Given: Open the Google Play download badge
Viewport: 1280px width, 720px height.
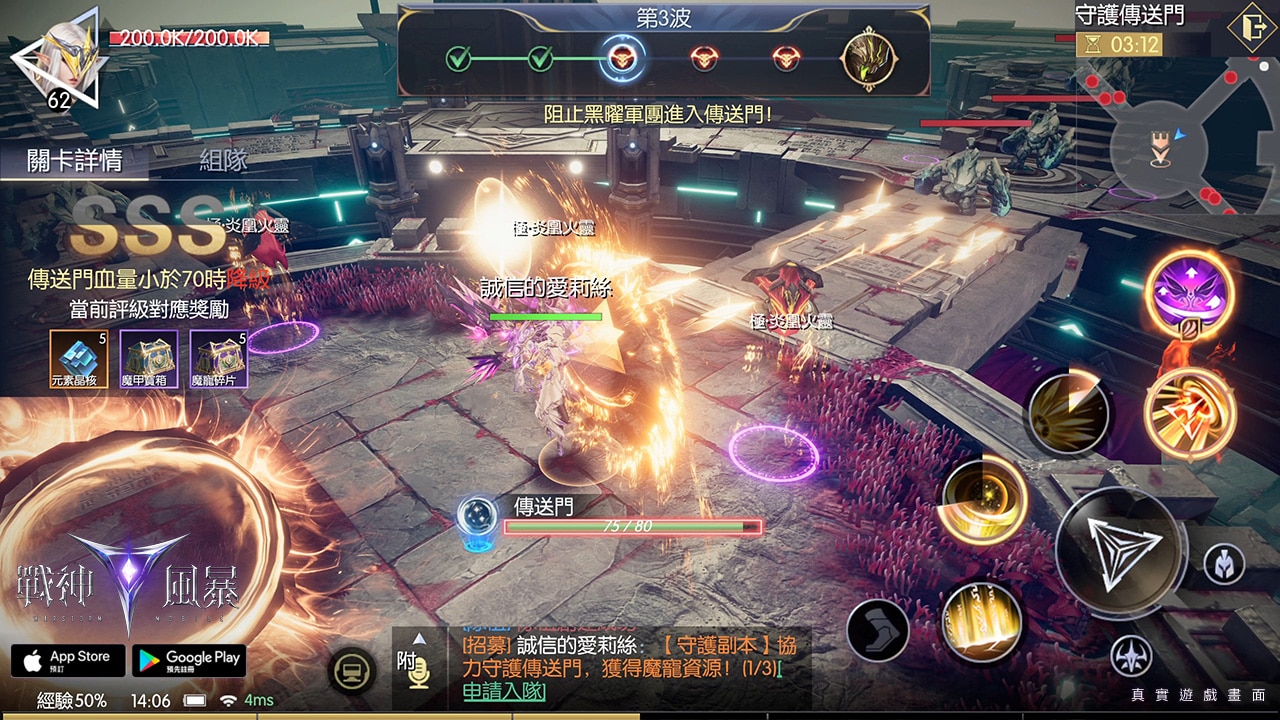Looking at the screenshot, I should pyautogui.click(x=189, y=660).
